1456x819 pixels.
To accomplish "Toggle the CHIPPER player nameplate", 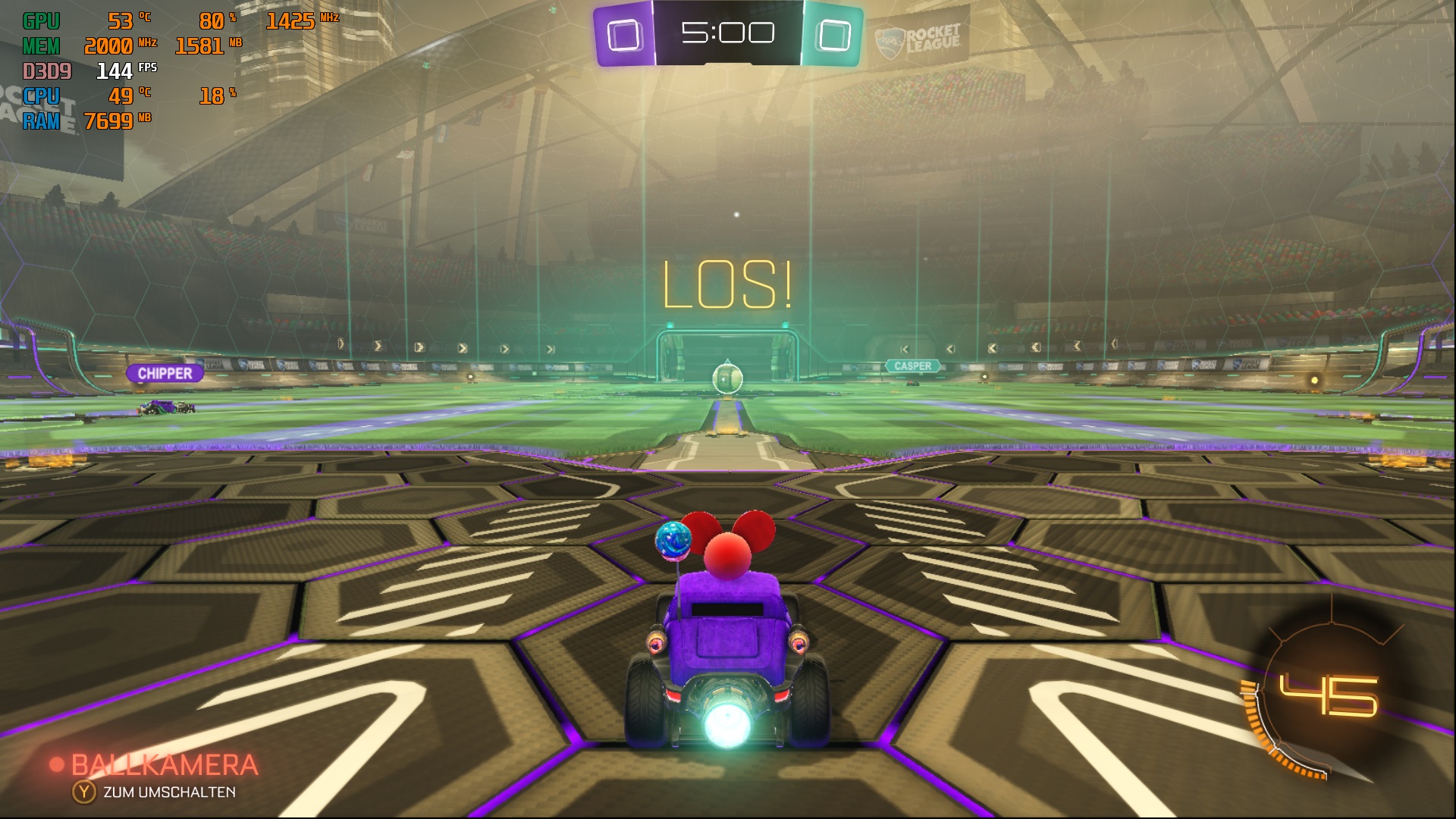I will point(166,373).
